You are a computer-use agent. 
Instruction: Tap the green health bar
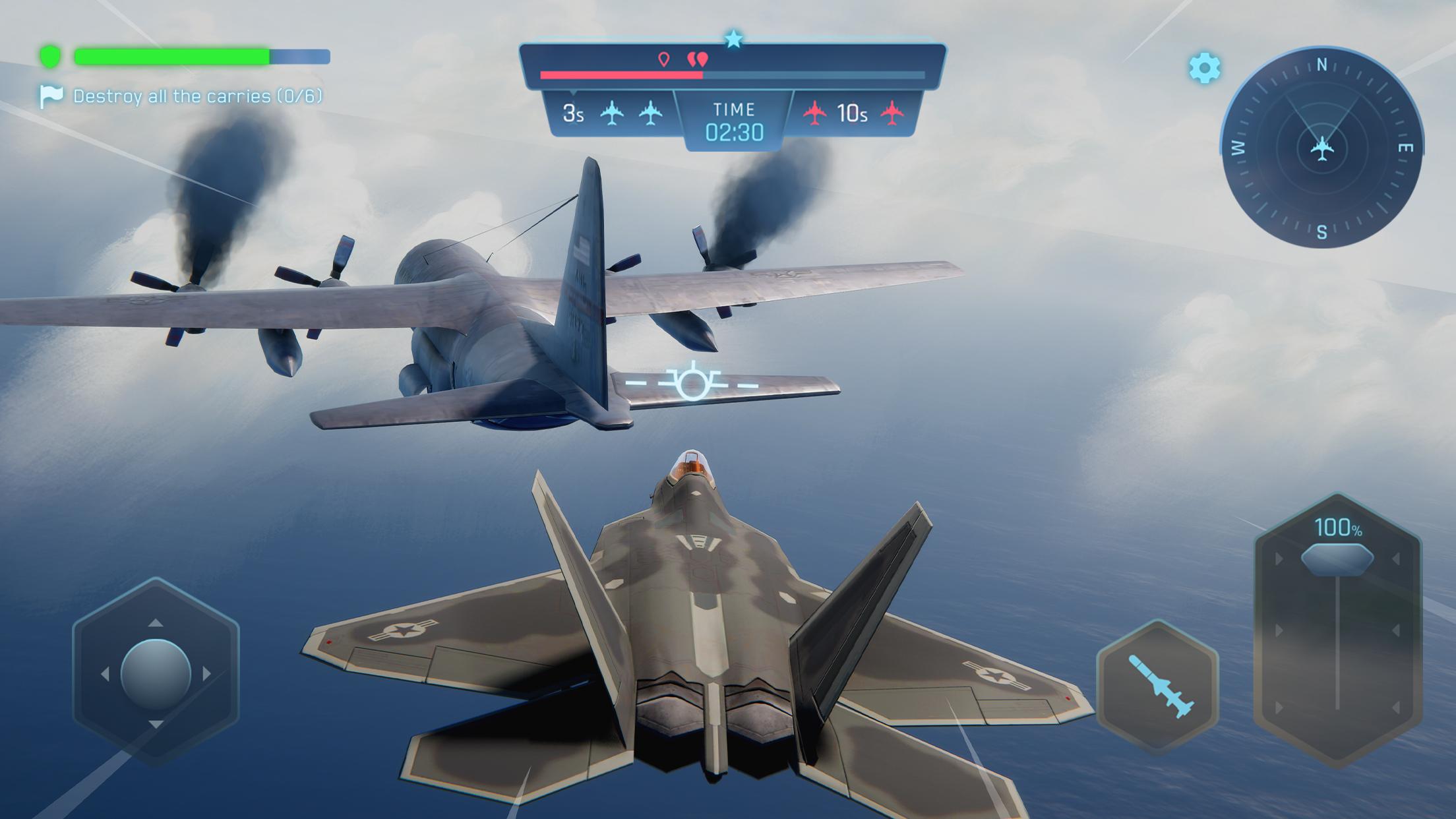point(171,56)
